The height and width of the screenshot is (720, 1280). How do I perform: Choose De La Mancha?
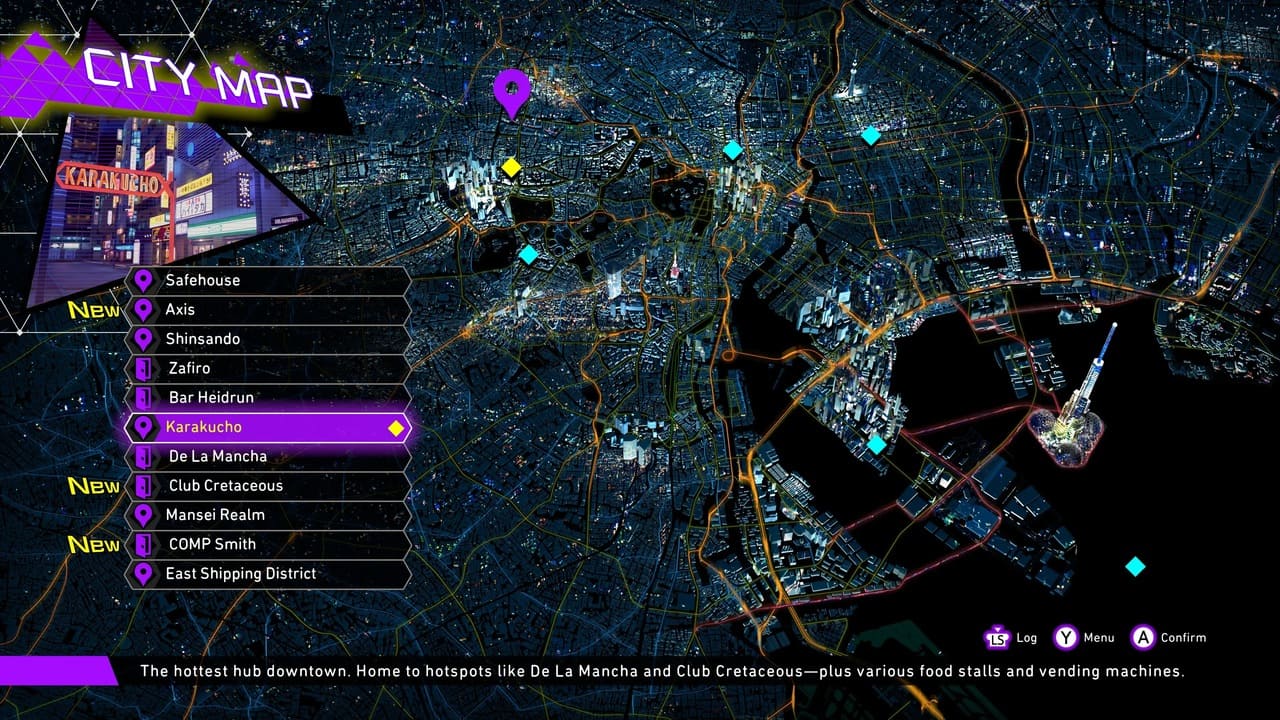coord(266,456)
